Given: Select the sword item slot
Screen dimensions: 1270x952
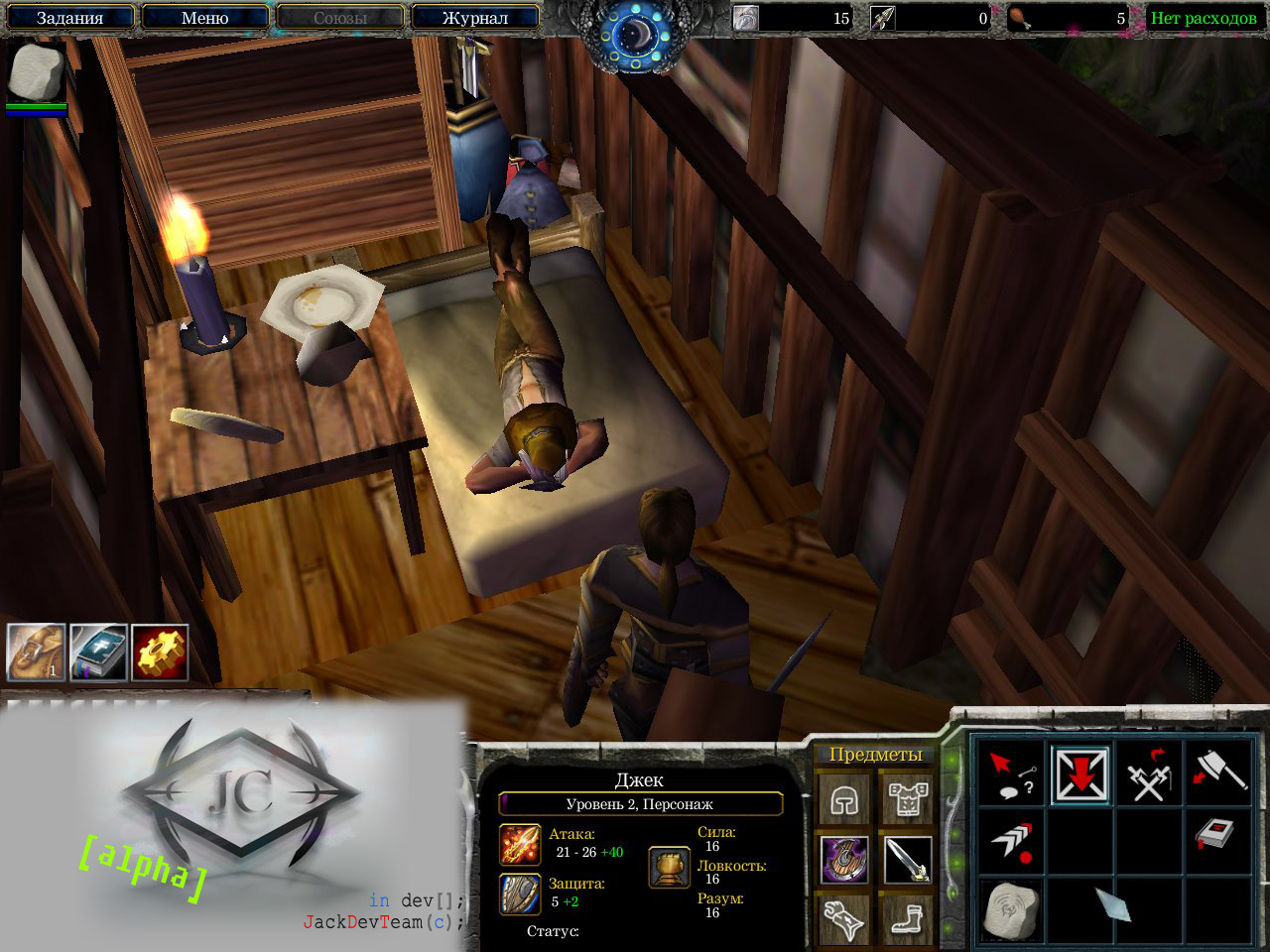Looking at the screenshot, I should pyautogui.click(x=907, y=859).
